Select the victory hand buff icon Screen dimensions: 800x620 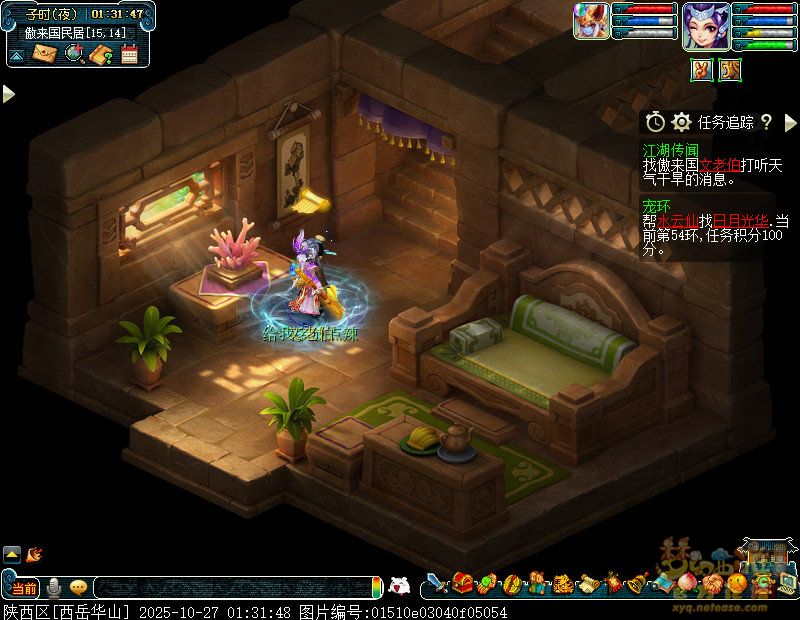click(x=702, y=70)
